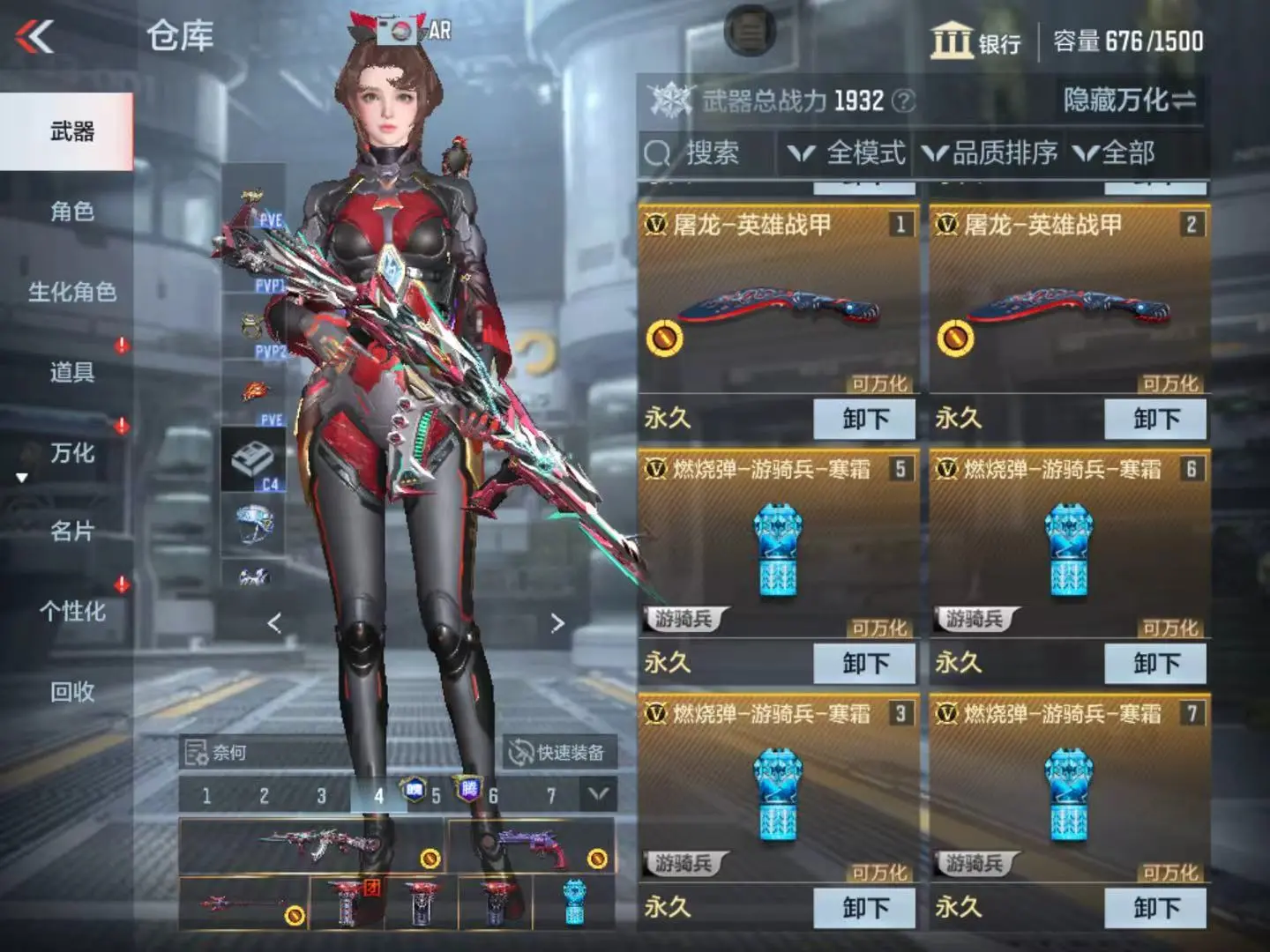
Task: Open the 品质排序 sort dropdown
Action: pyautogui.click(x=991, y=153)
